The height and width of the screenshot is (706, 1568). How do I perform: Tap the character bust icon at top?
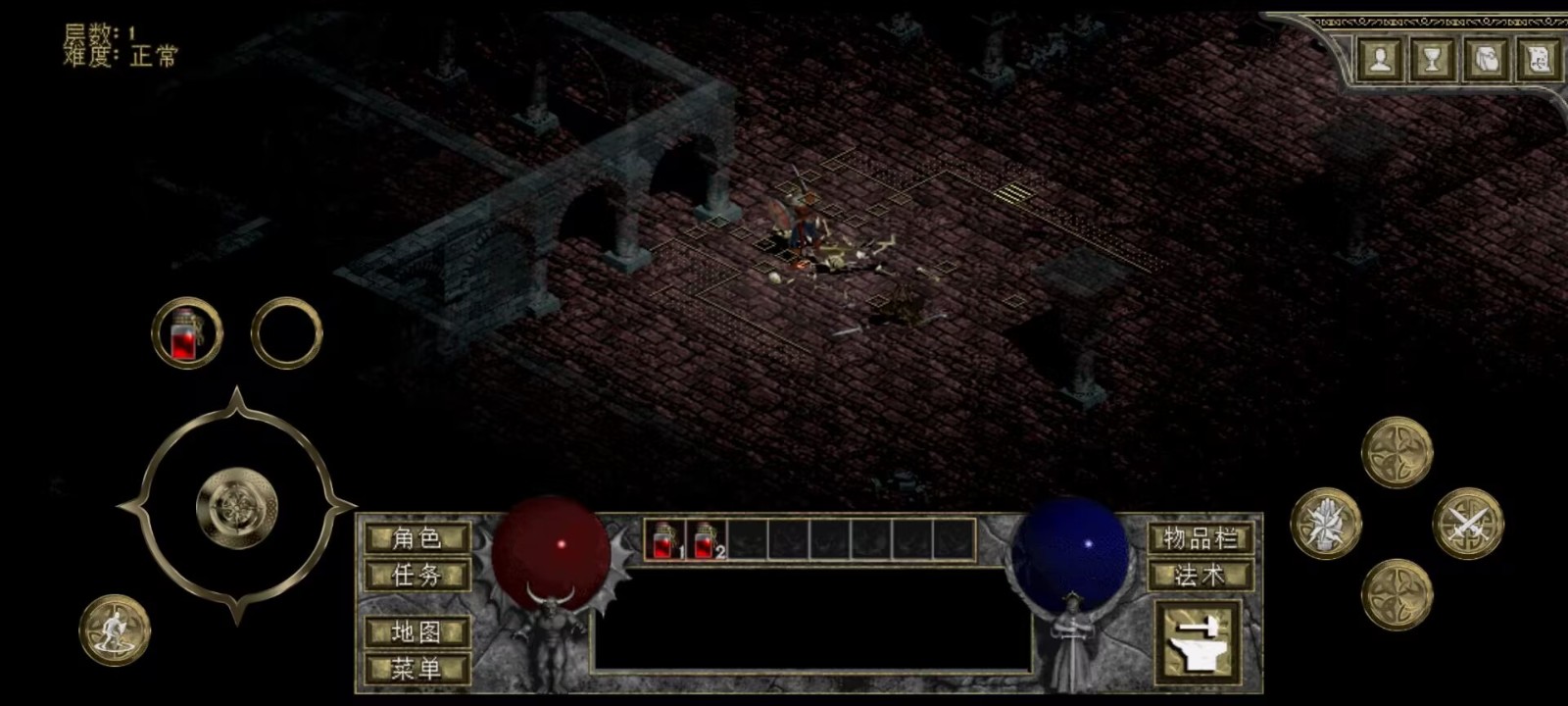1380,61
